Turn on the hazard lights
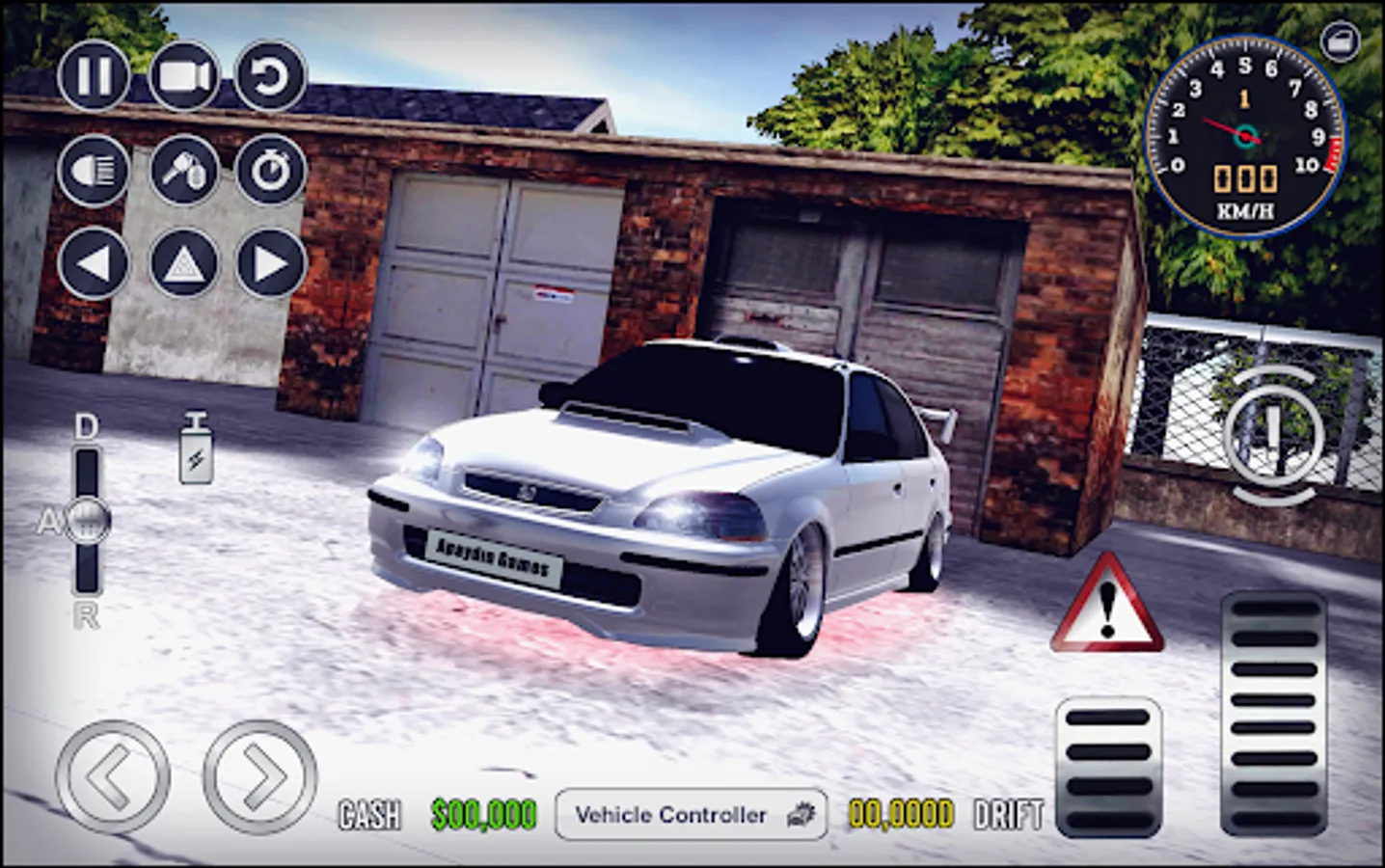1385x868 pixels. pos(182,261)
